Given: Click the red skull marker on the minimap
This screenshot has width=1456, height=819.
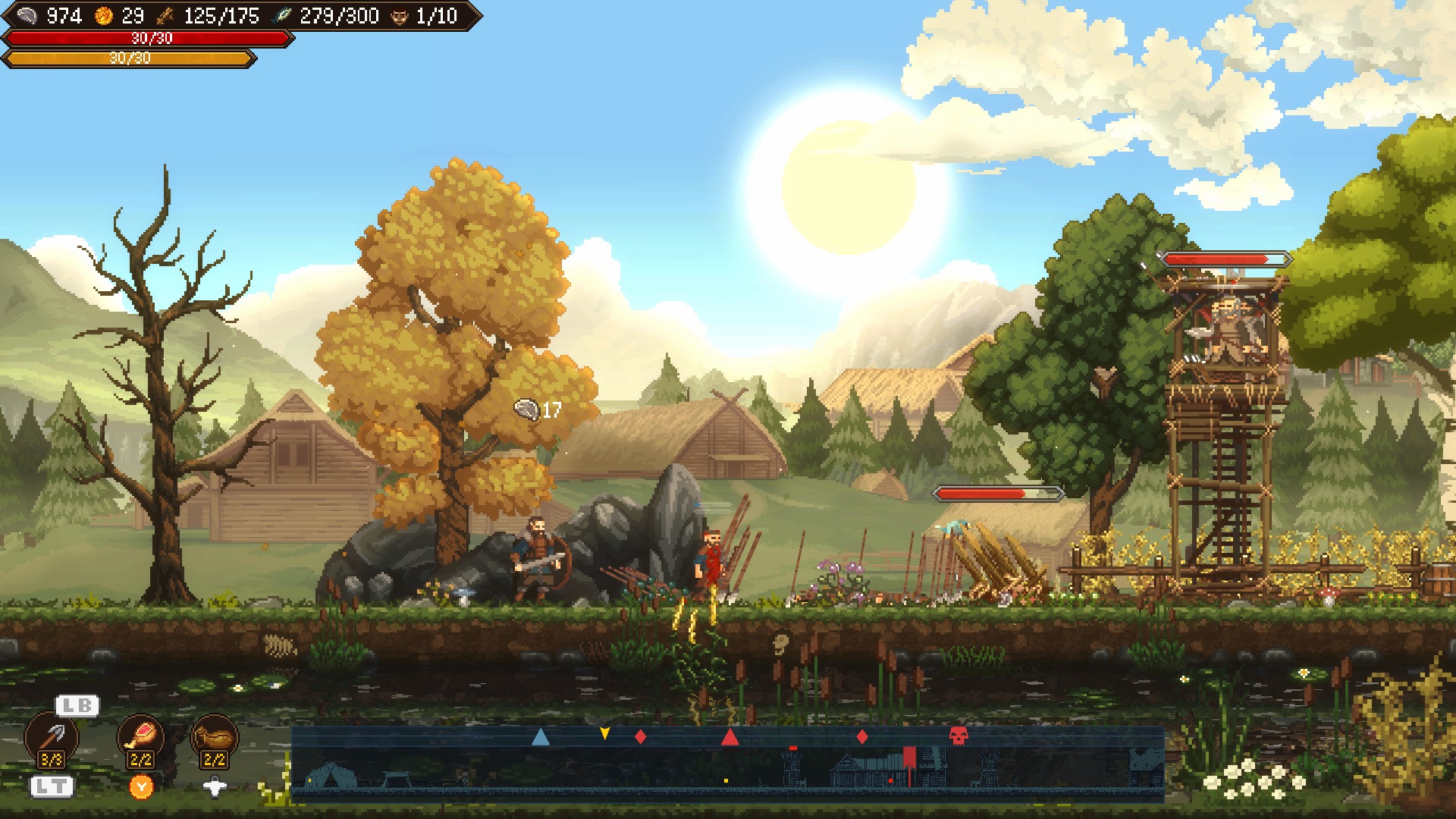Looking at the screenshot, I should coord(959,736).
